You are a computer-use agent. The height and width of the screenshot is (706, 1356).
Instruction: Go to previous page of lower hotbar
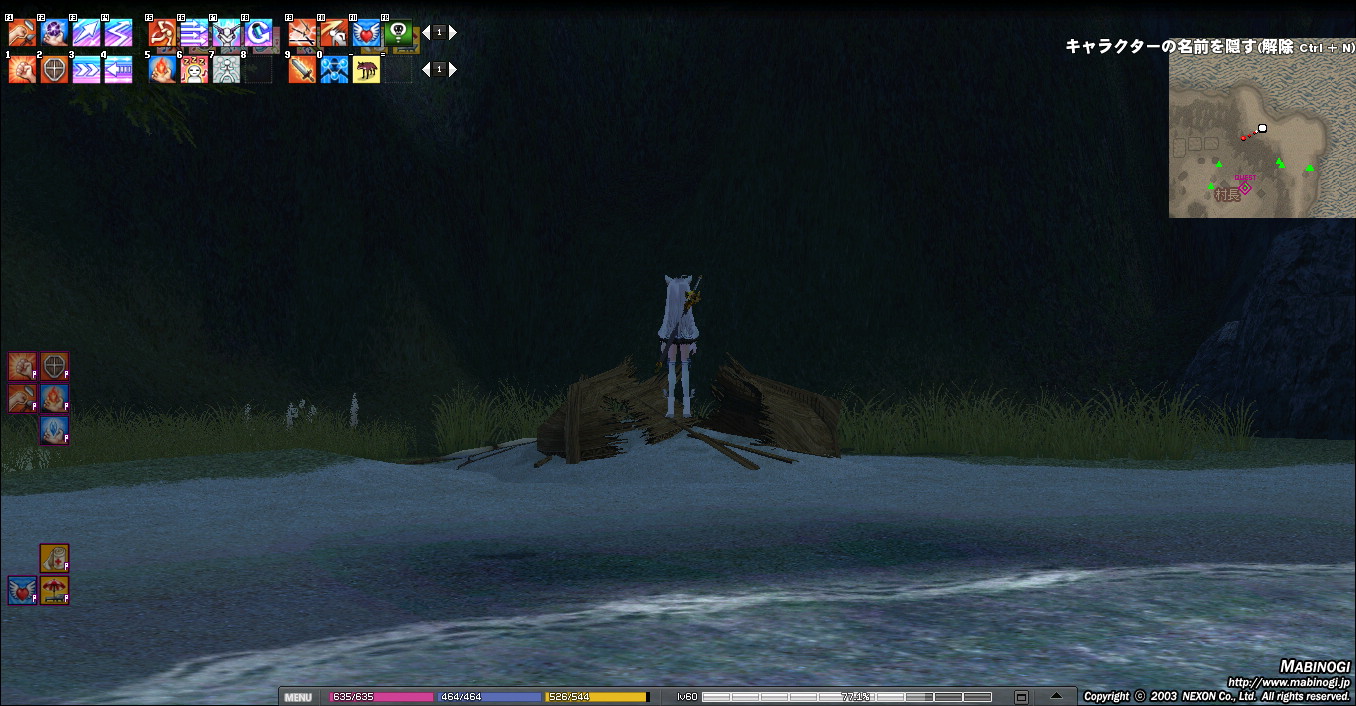pyautogui.click(x=426, y=70)
